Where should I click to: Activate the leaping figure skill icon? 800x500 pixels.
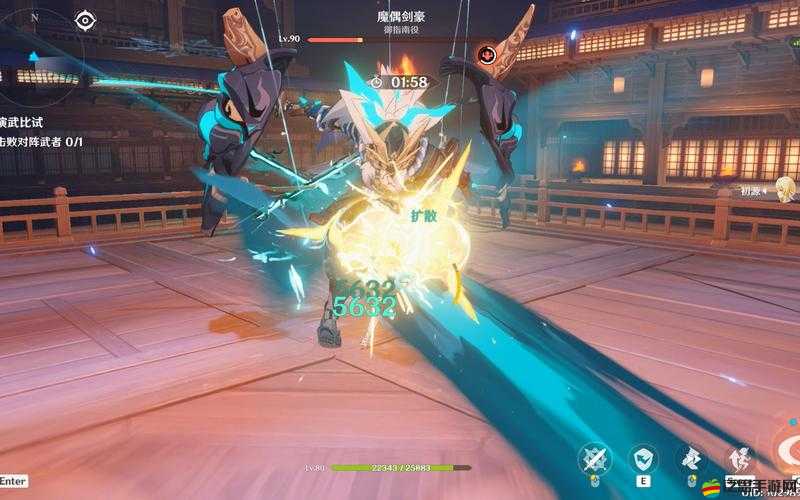click(738, 459)
